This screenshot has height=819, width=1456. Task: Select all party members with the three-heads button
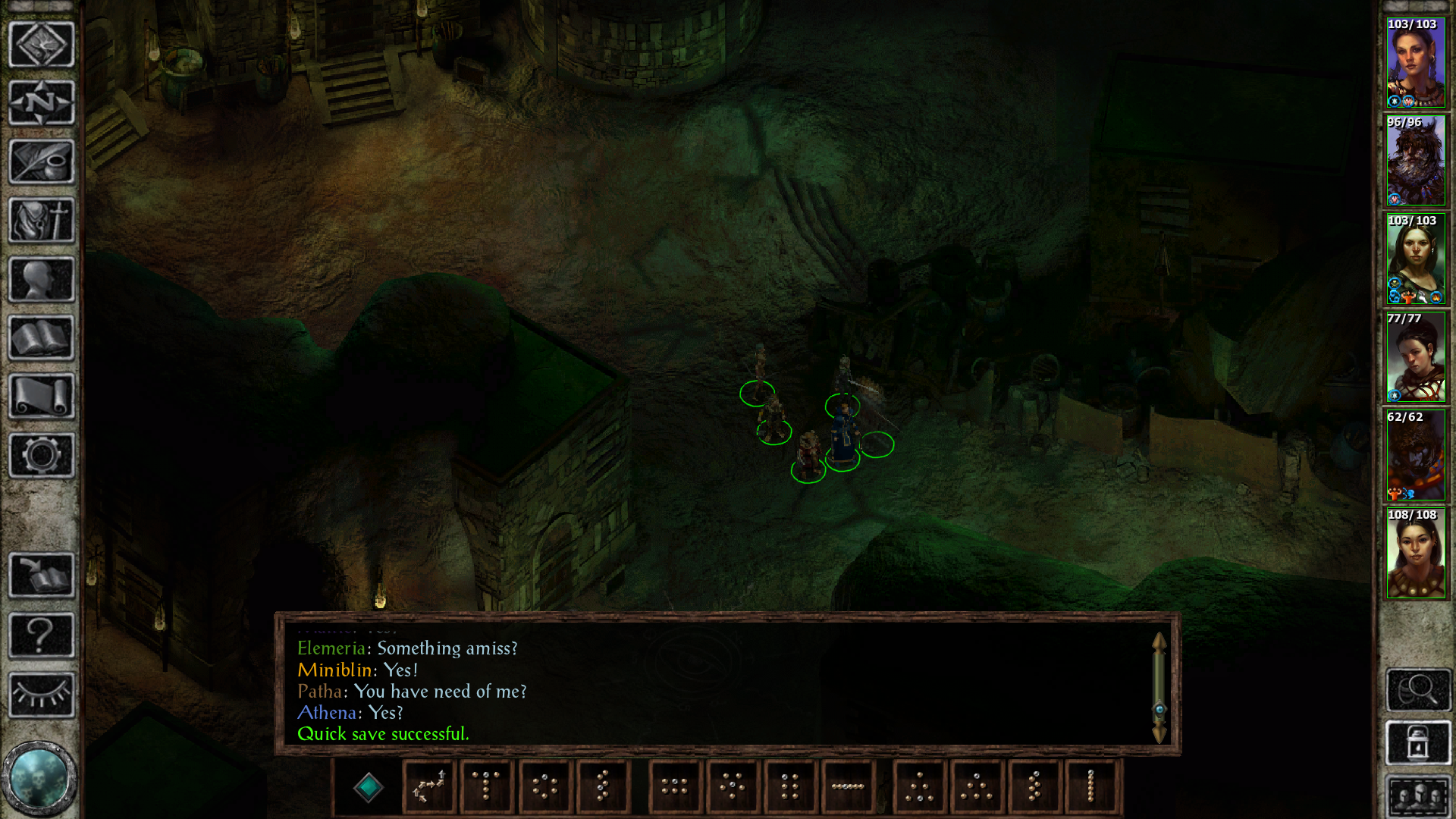(x=1418, y=796)
